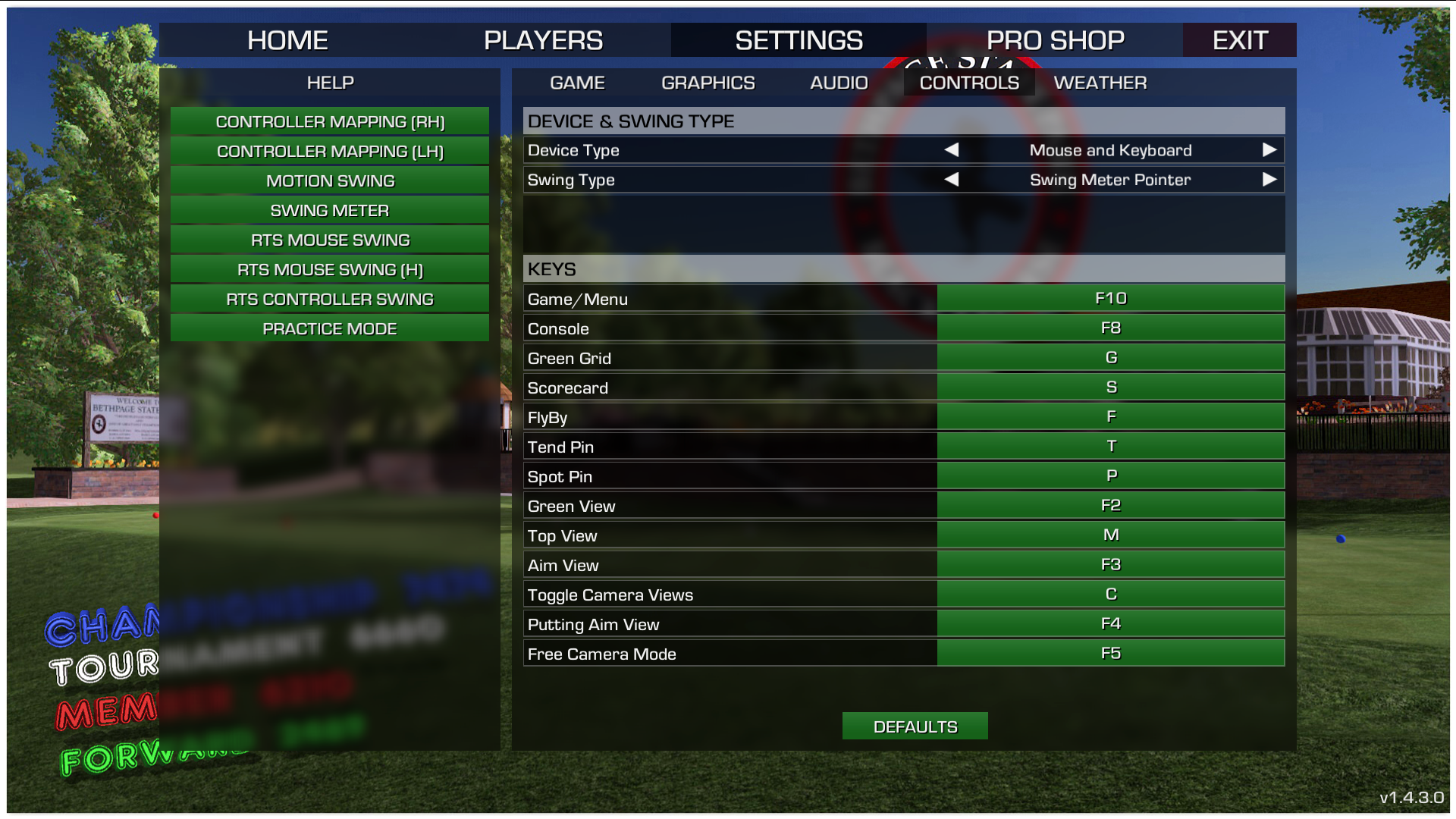Click the Swing Type left arrow
The image size is (1456, 819).
[x=952, y=180]
